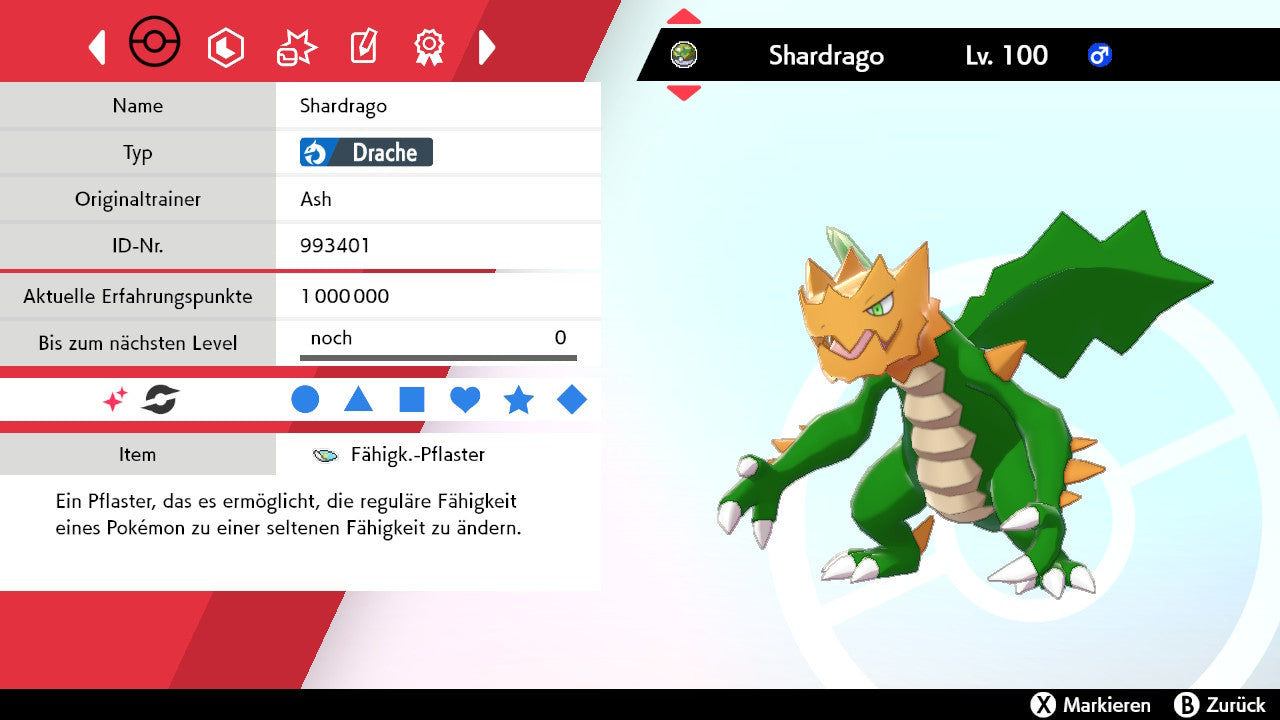Toggle the star marking
The height and width of the screenshot is (720, 1280).
point(518,400)
